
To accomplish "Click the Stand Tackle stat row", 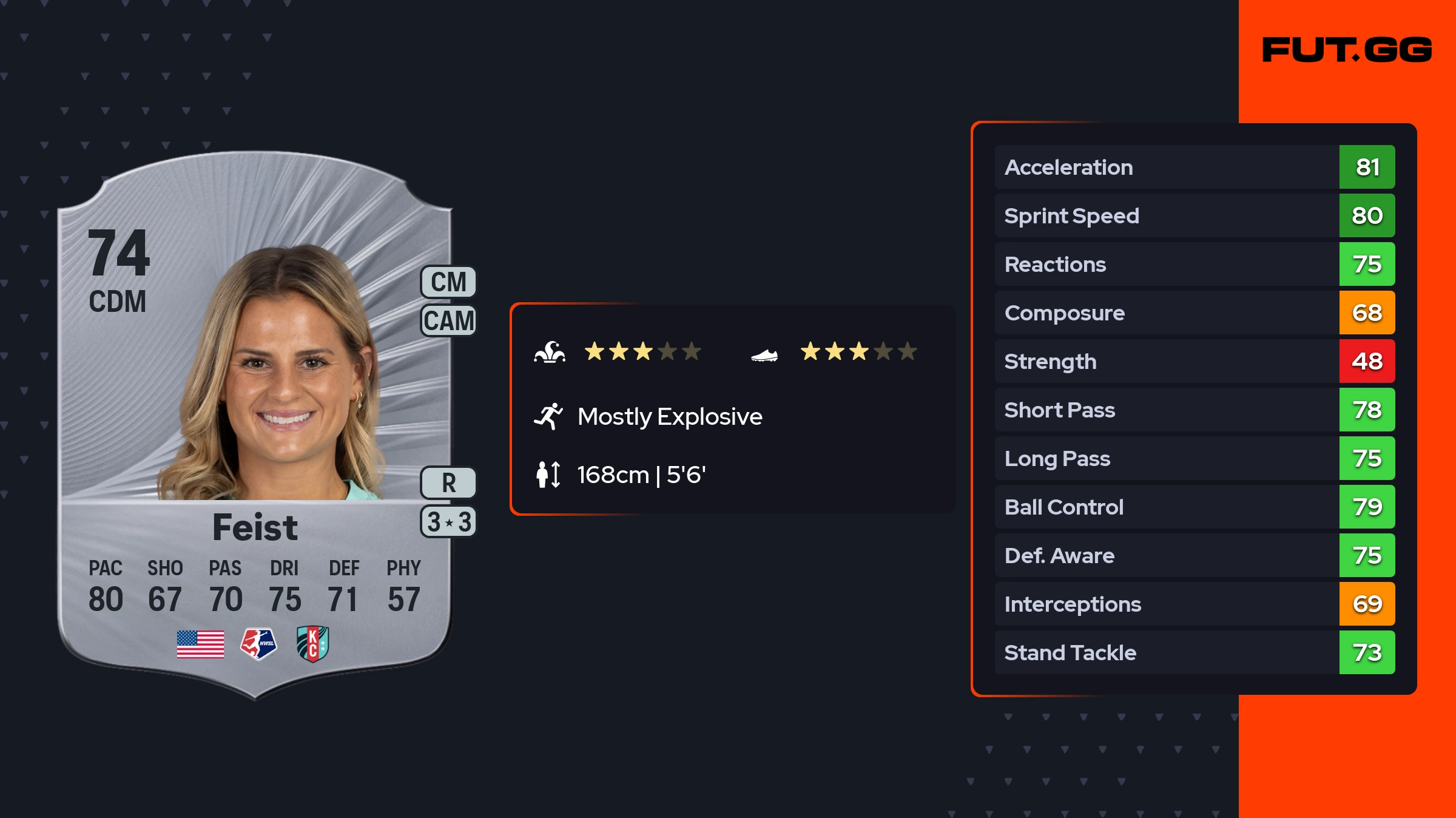I will click(1195, 652).
